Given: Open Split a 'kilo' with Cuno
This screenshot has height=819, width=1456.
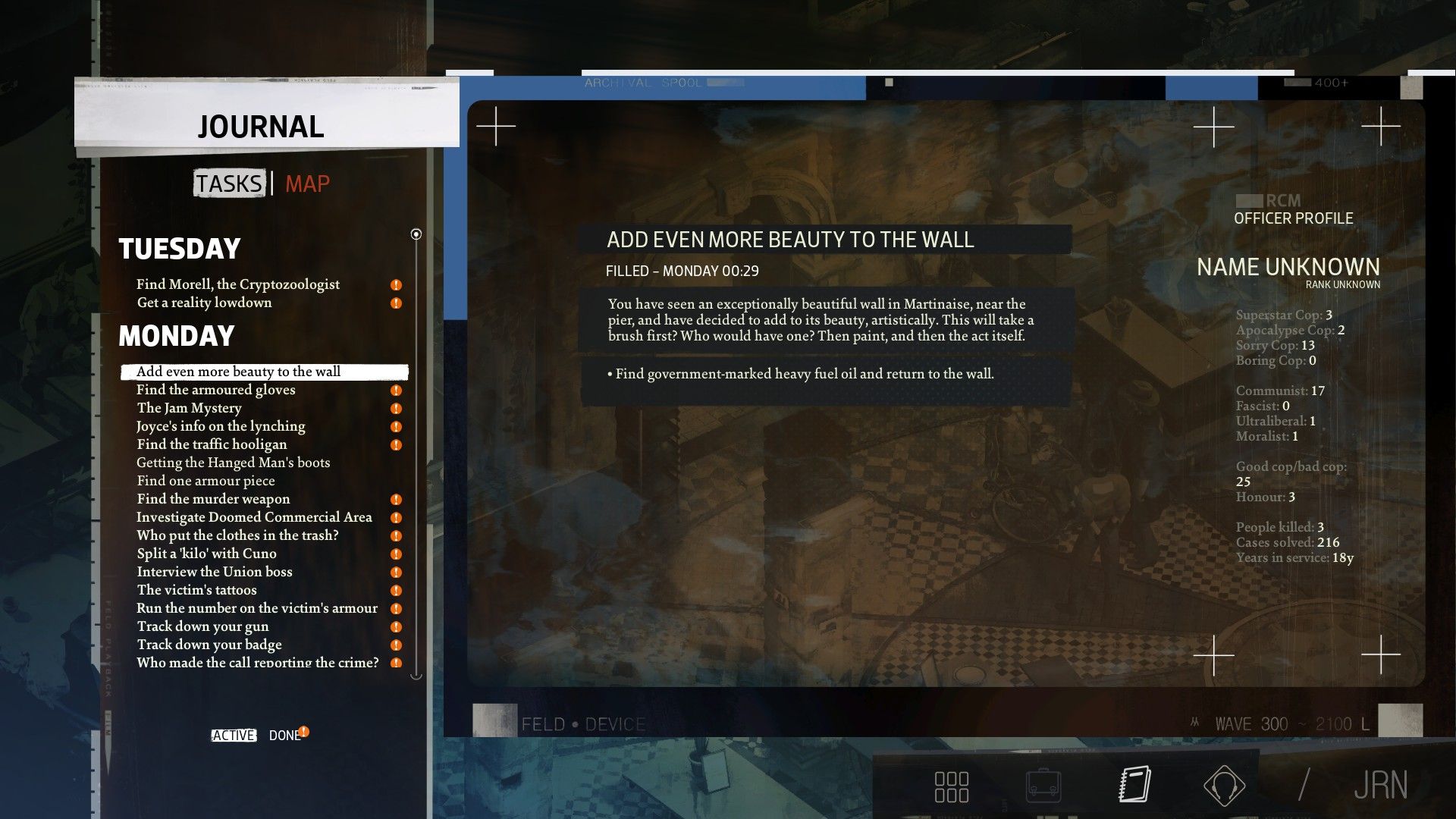Looking at the screenshot, I should click(x=206, y=554).
